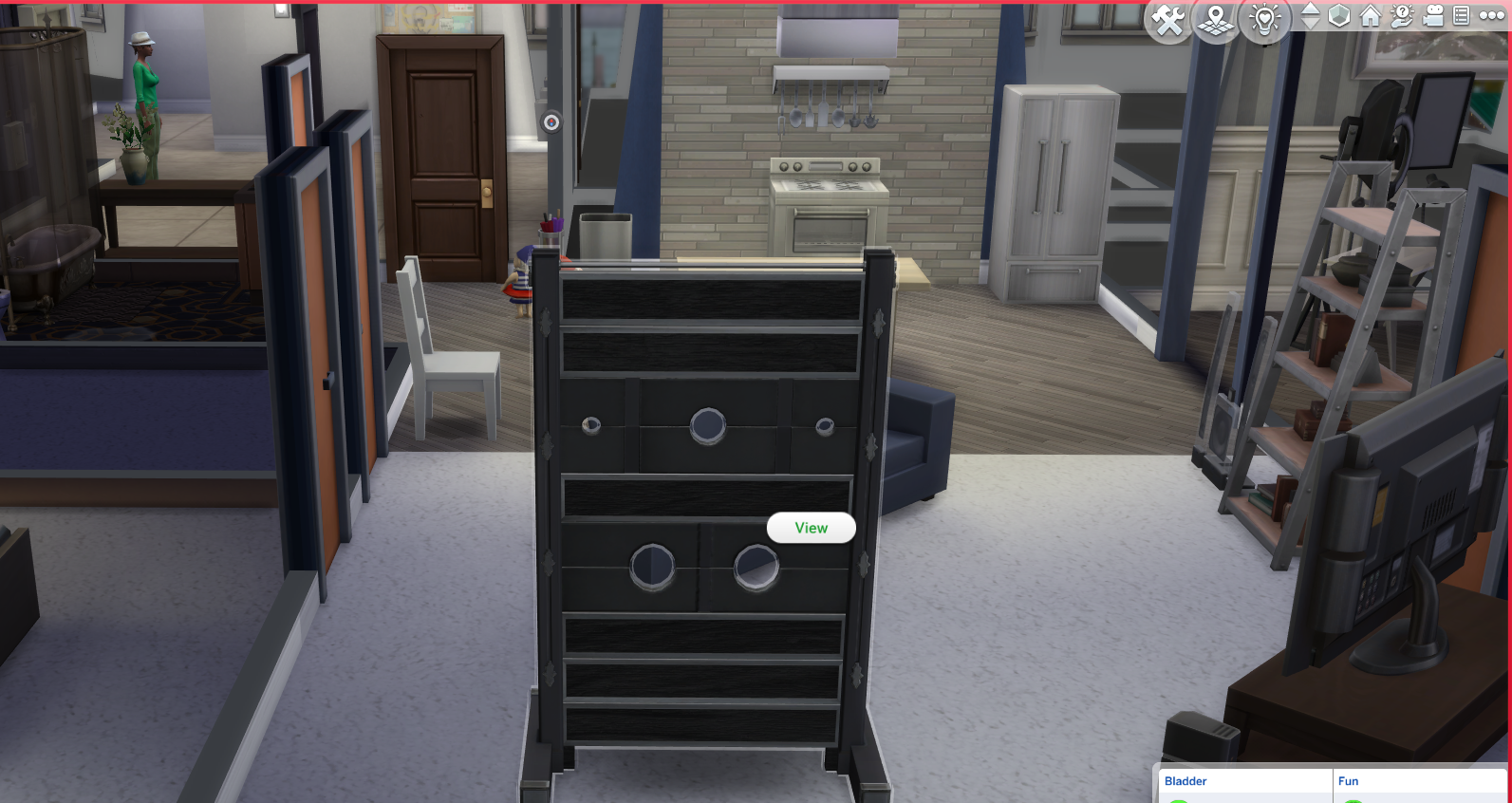Start video capture with the camera icon
The width and height of the screenshot is (1512, 803).
click(x=1432, y=16)
